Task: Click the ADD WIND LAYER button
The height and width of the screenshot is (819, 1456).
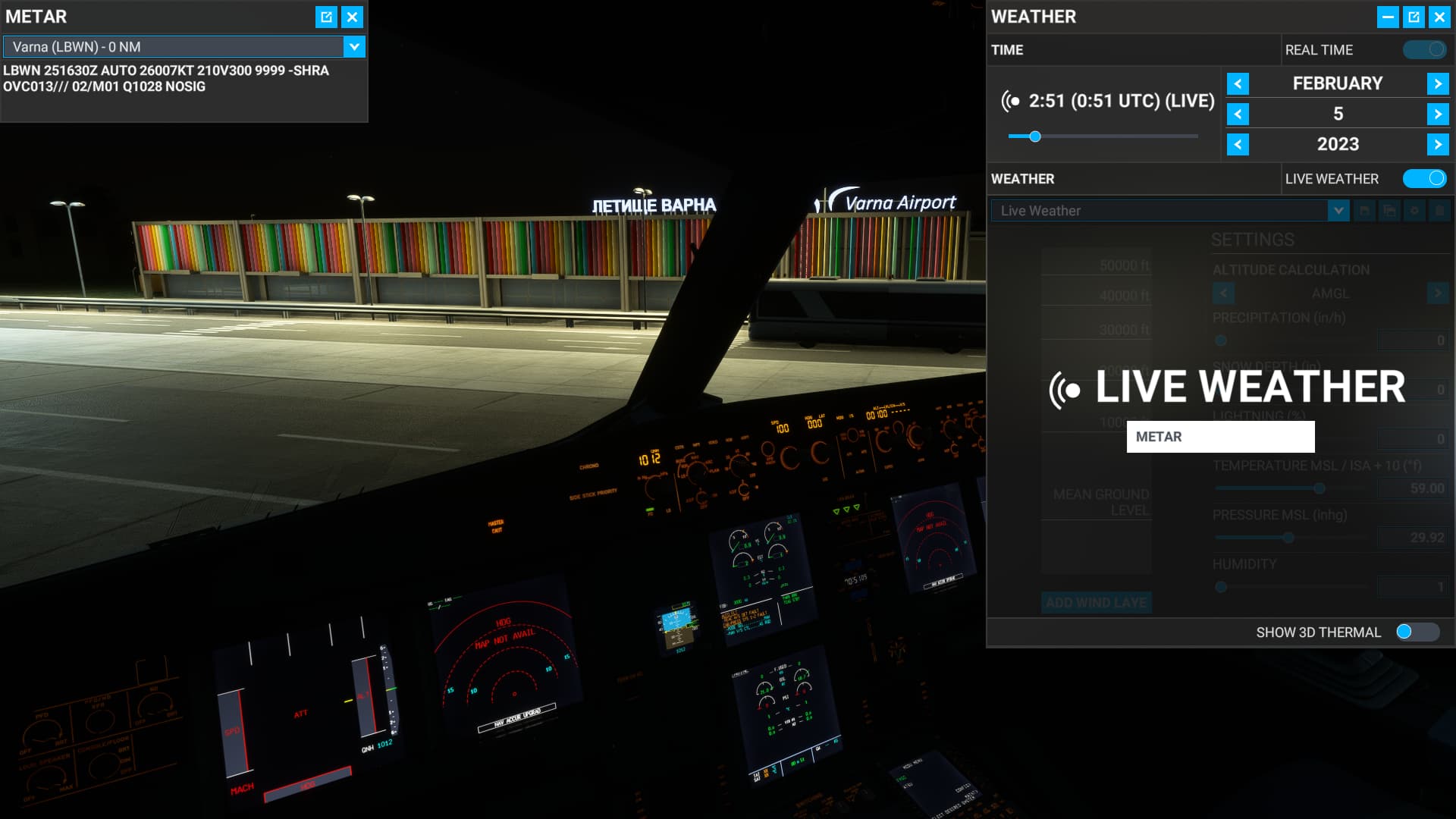Action: click(1097, 603)
